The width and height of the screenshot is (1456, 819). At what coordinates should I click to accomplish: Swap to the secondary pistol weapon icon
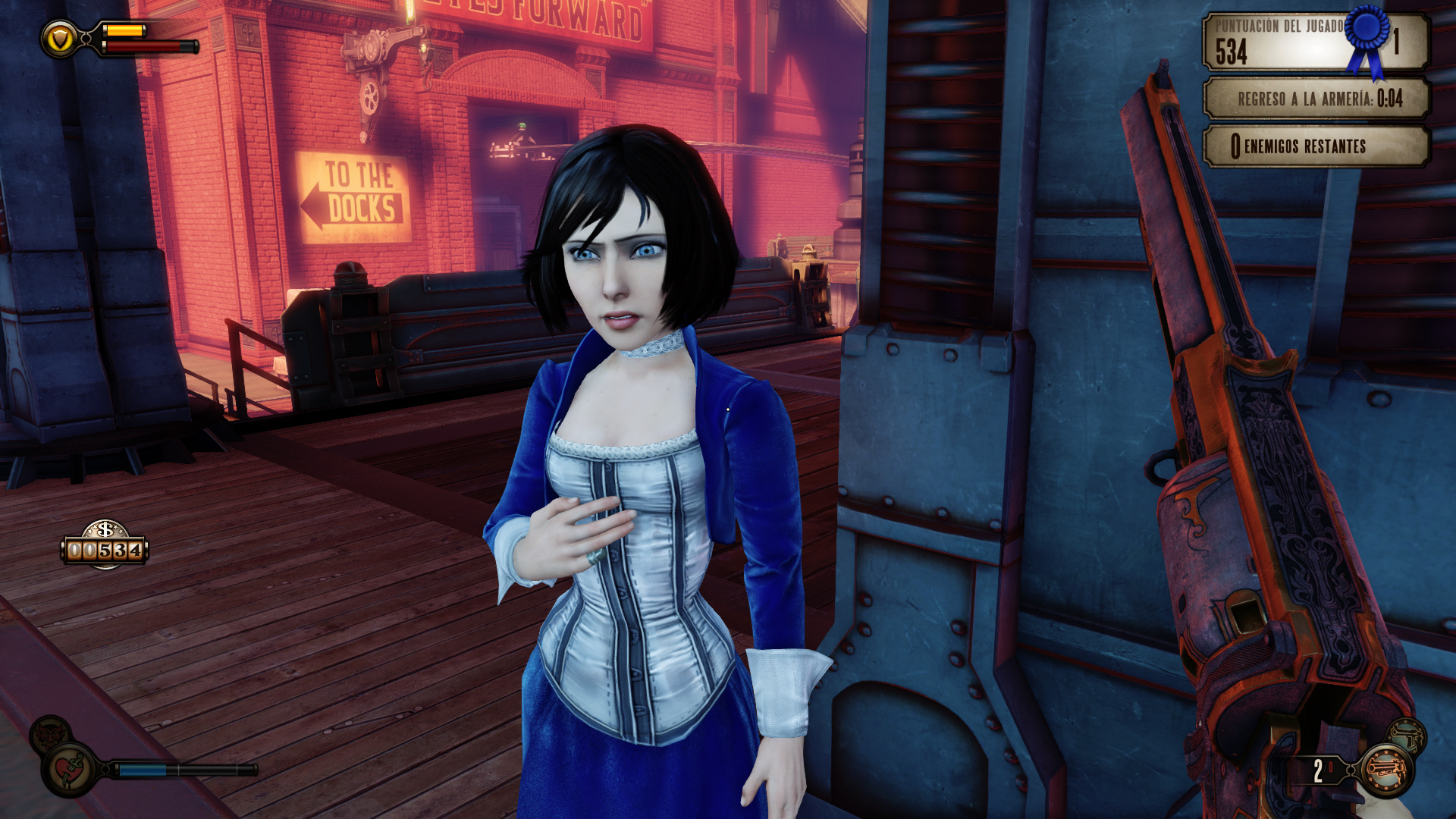click(1407, 735)
